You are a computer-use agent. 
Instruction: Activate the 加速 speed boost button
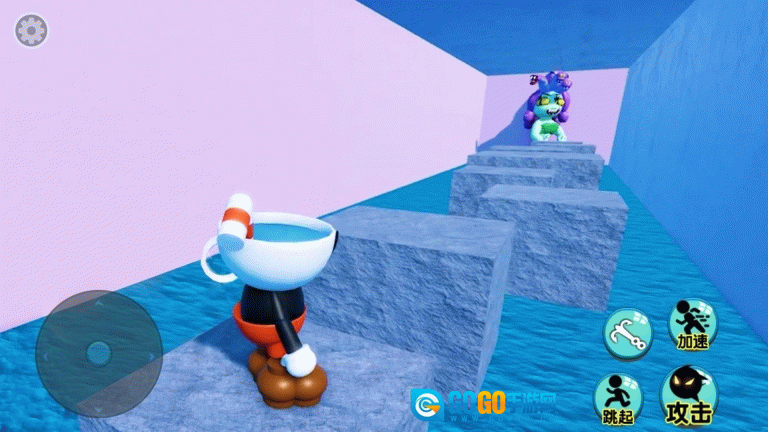692,324
